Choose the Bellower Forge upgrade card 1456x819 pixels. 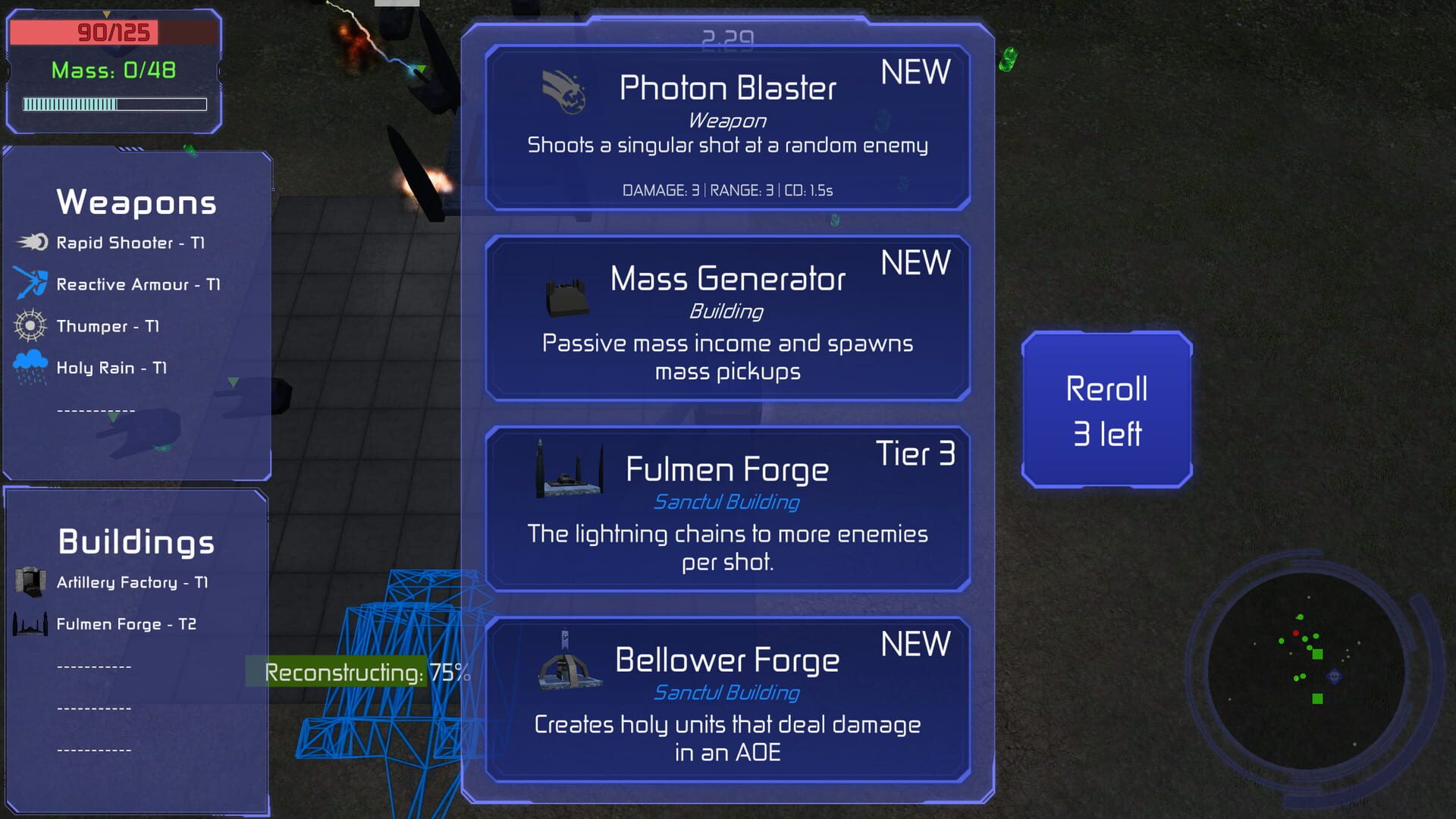(728, 698)
